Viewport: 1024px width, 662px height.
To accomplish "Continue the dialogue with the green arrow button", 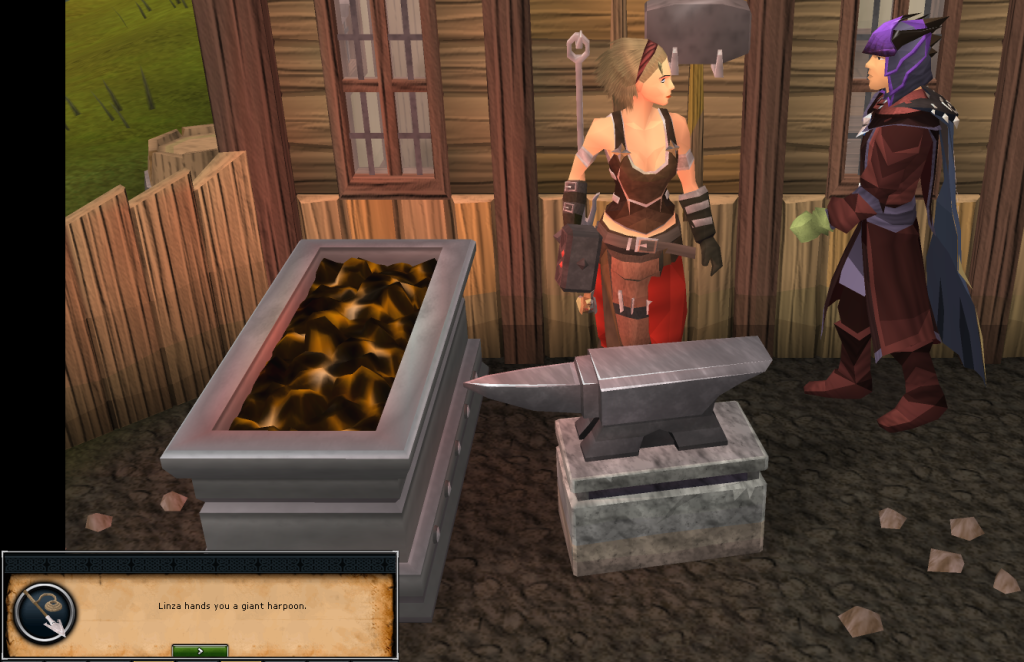I will click(x=200, y=651).
